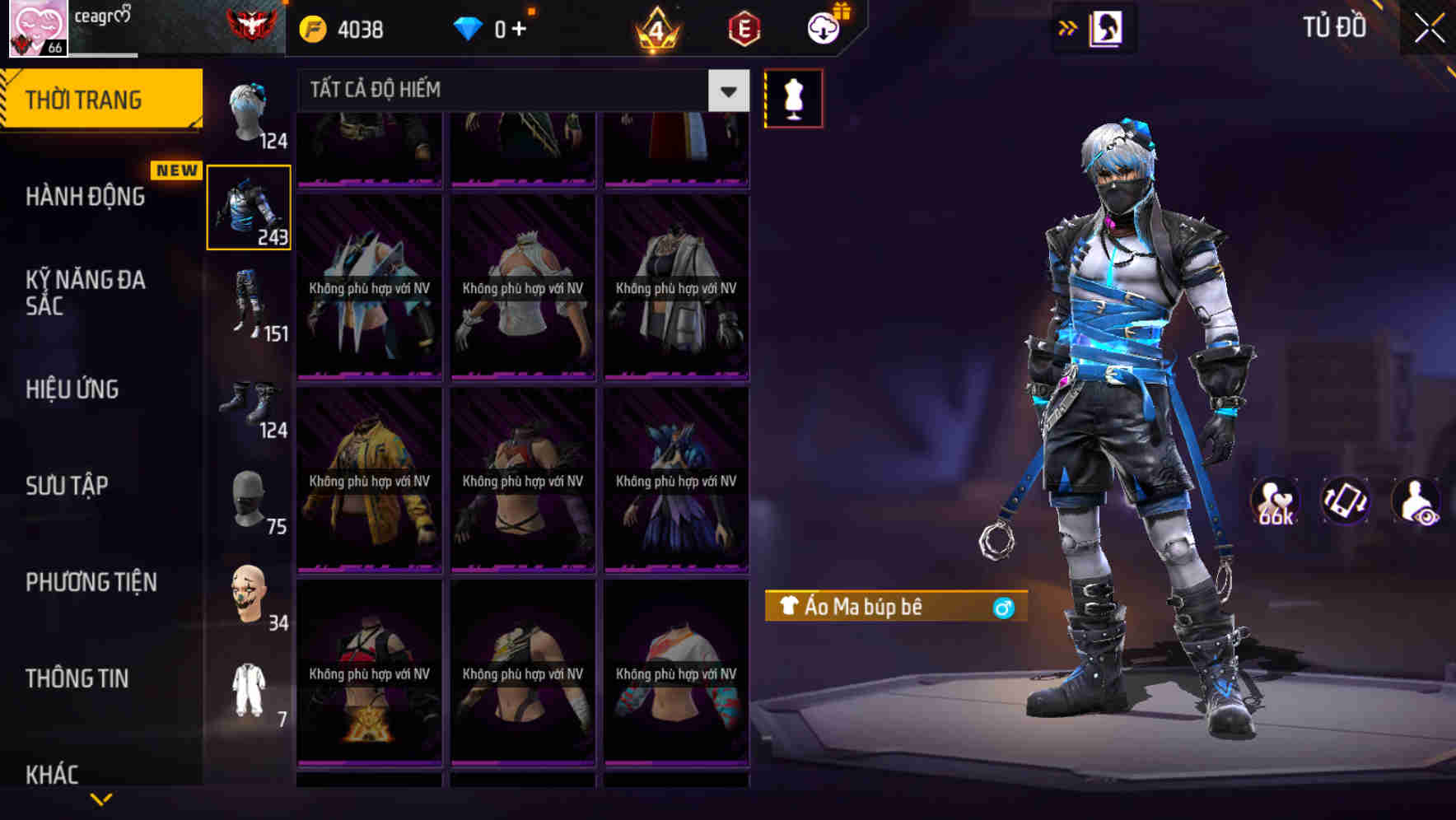This screenshot has width=1456, height=820.
Task: Select the equipped jacket thumbnail showing 243
Action: [x=250, y=206]
